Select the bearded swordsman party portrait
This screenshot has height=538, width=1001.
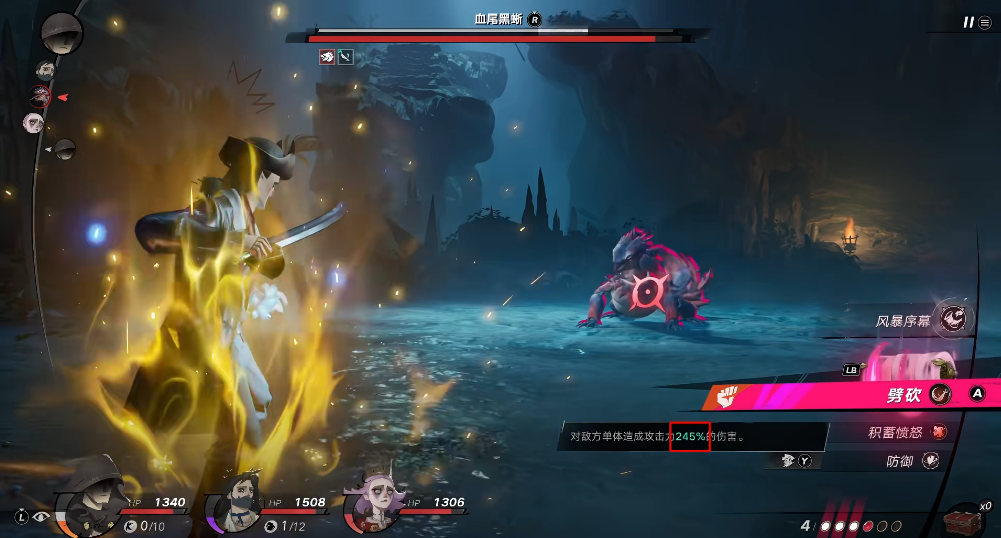232,500
